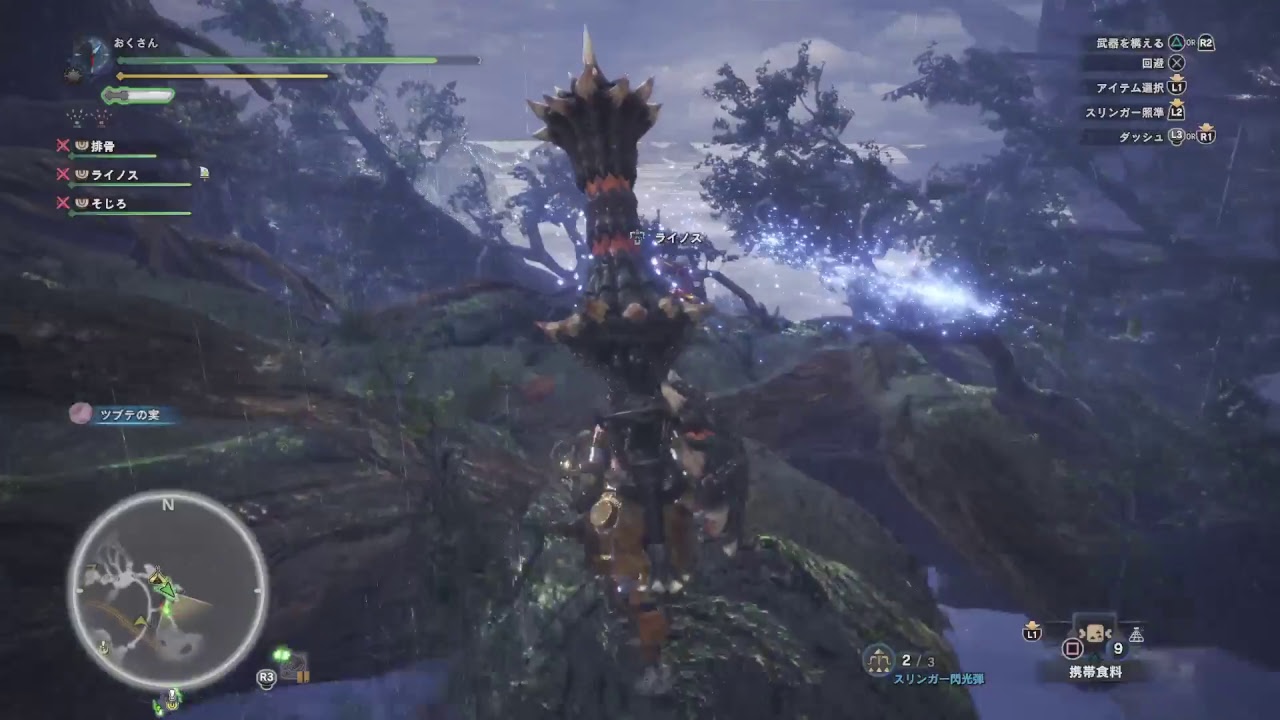The width and height of the screenshot is (1280, 720).
Task: Toggle the red X beside ライノス
Action: (62, 174)
